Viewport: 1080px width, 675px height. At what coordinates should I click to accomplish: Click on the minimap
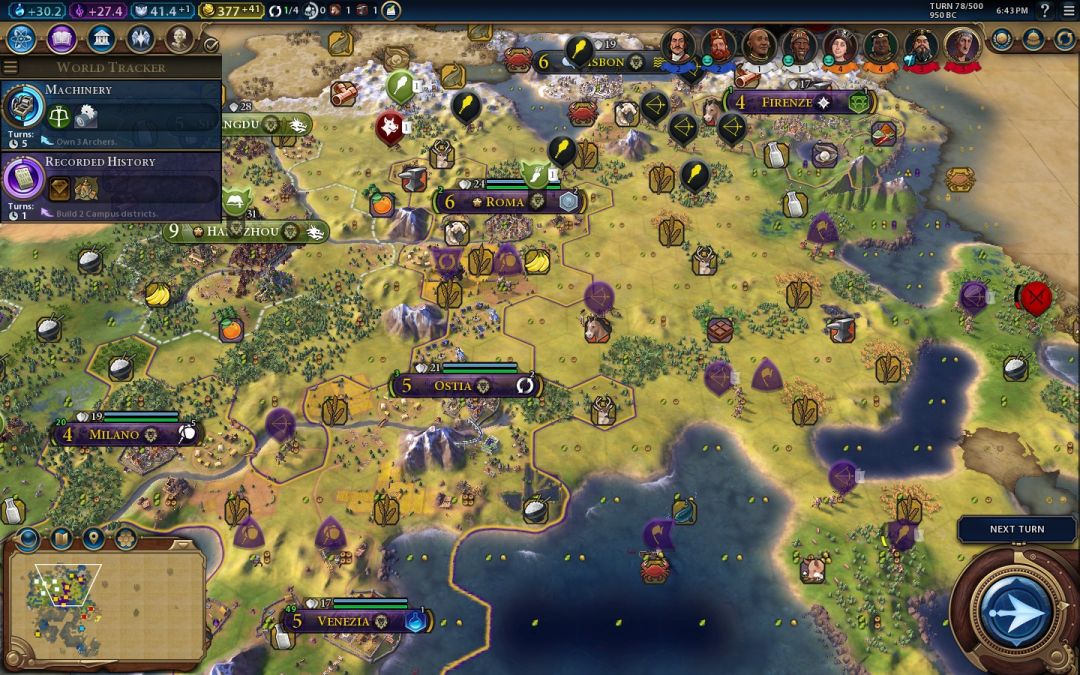click(105, 607)
